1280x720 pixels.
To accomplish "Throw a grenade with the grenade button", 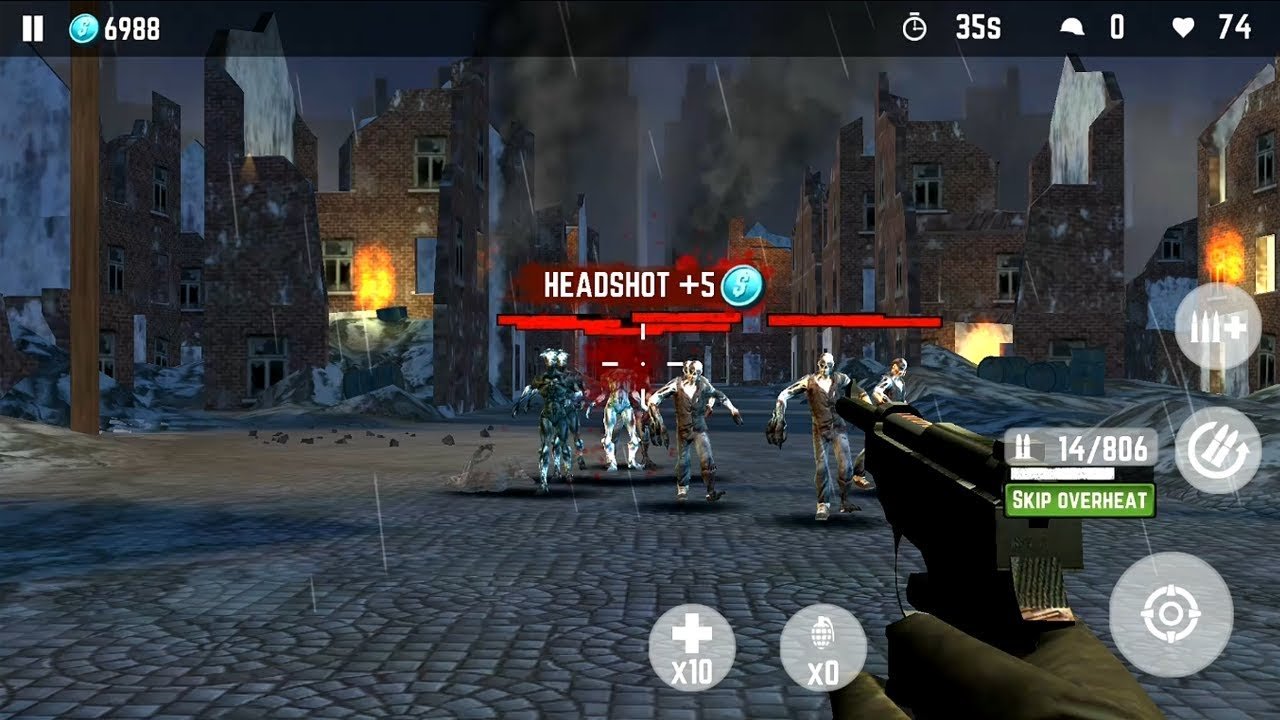I will [x=822, y=647].
